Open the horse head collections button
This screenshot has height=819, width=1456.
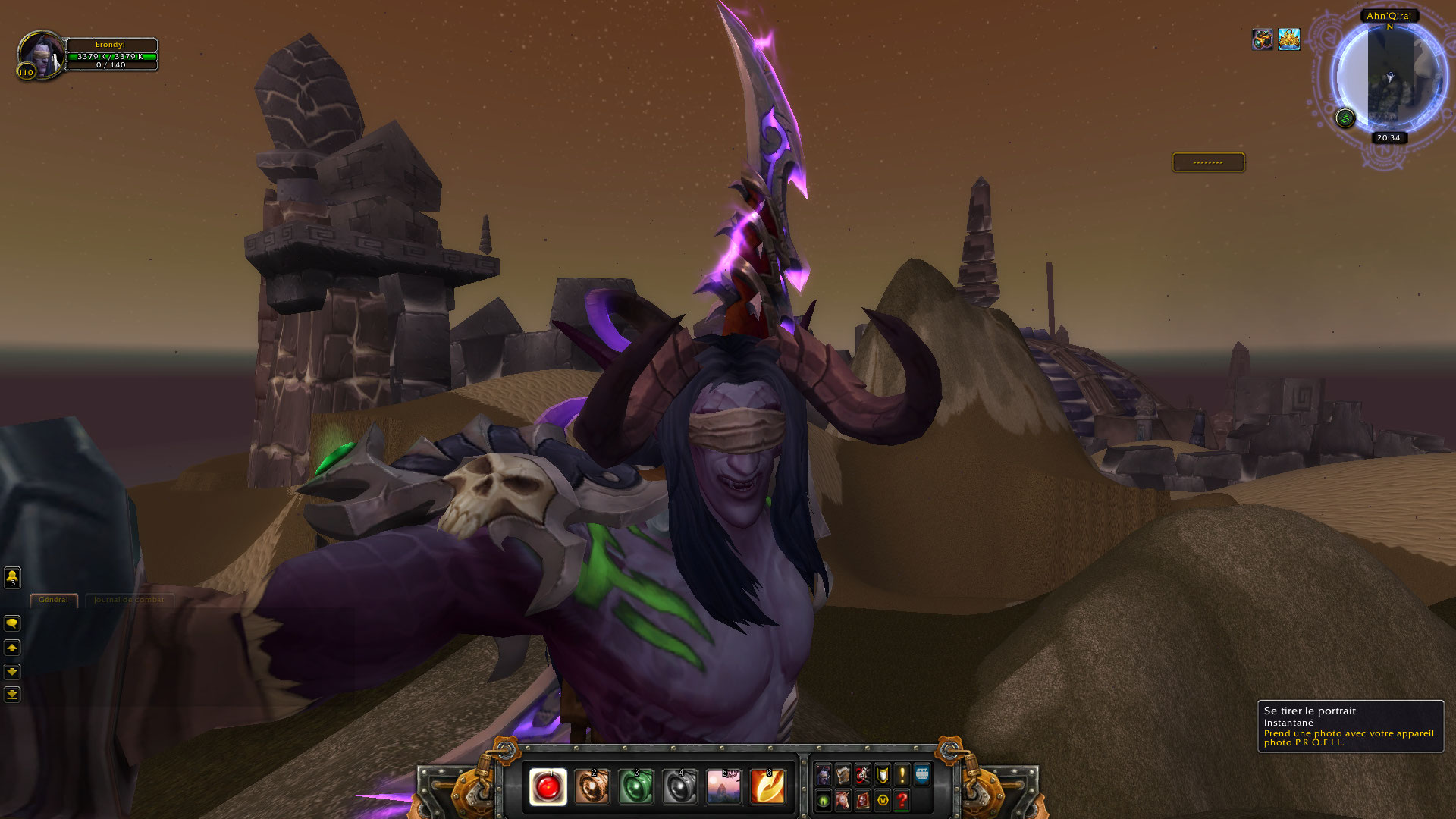tap(843, 800)
